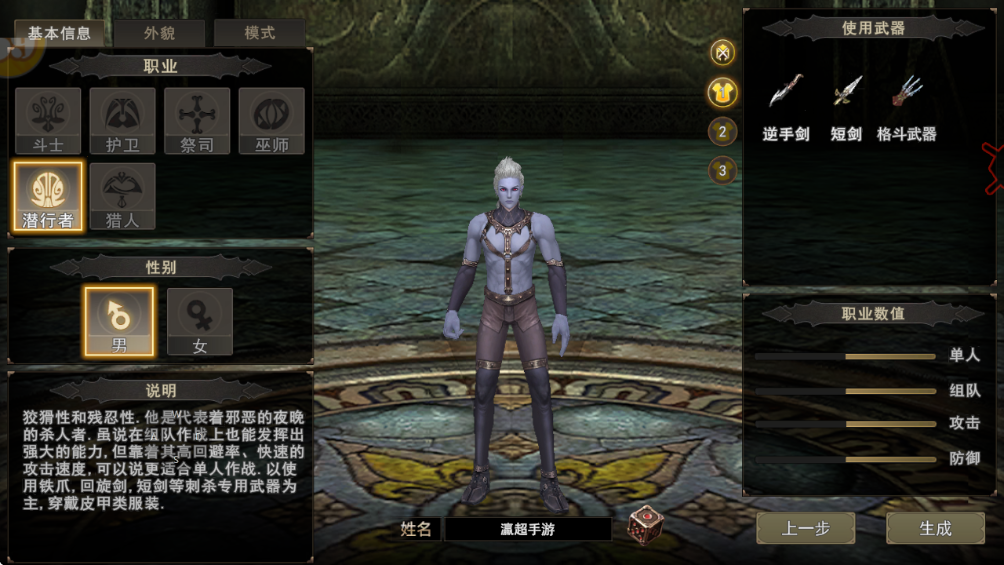Screen dimensions: 1004x565
Task: Click the 姓名 name input field
Action: (x=527, y=529)
